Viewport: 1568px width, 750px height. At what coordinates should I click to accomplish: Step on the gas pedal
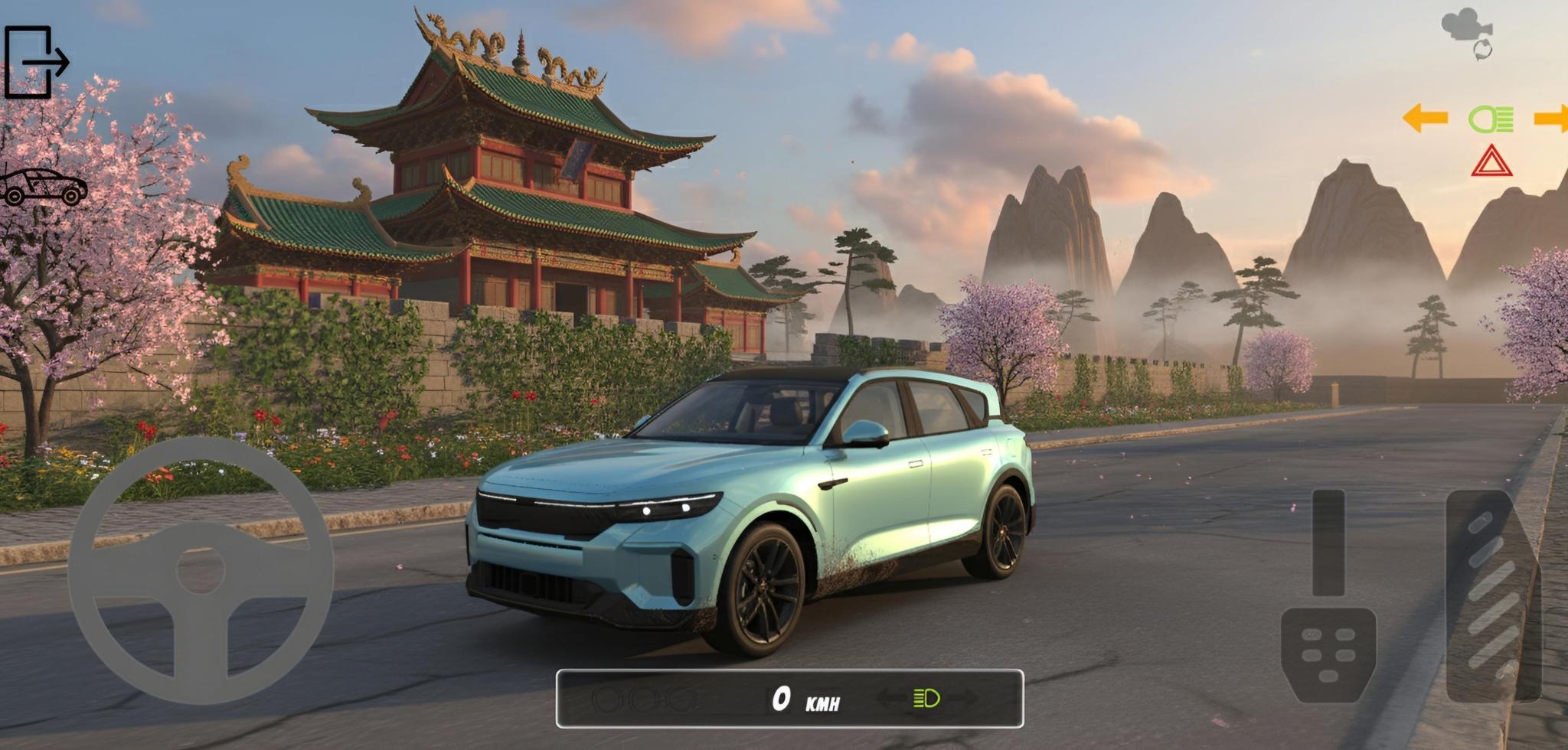(1491, 597)
